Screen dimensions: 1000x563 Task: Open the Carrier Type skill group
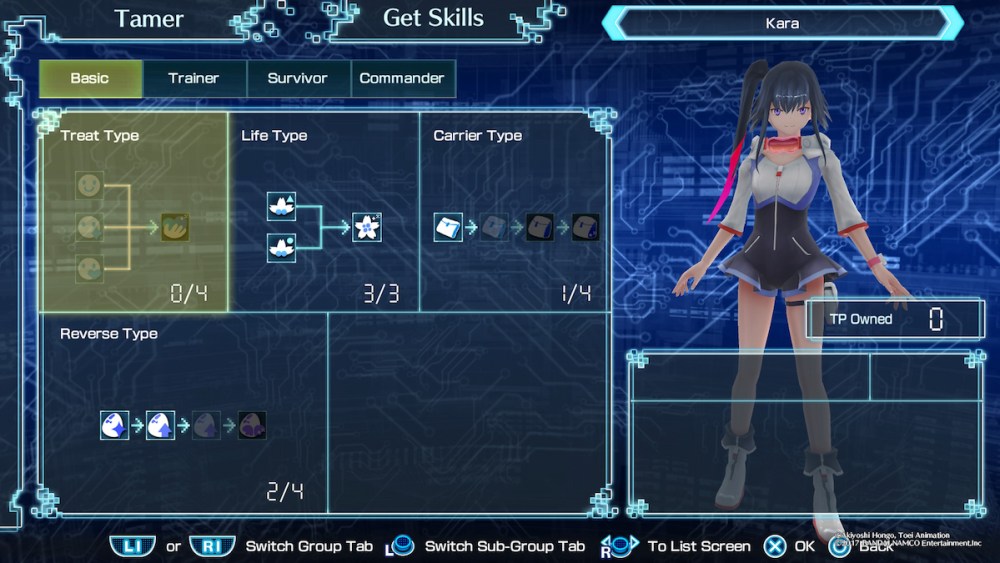coord(515,211)
